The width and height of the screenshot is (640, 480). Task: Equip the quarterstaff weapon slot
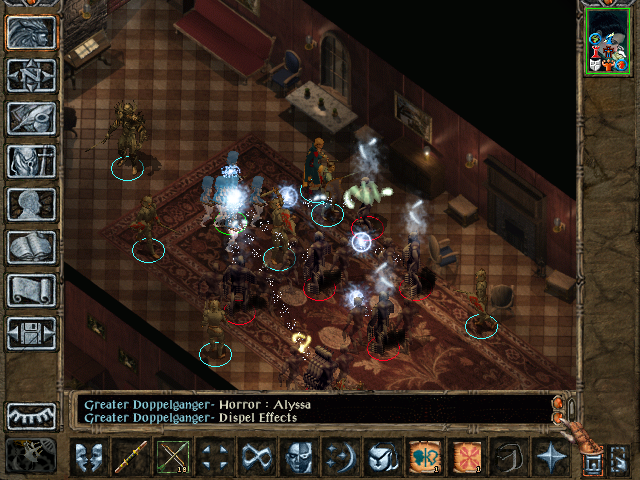132,458
